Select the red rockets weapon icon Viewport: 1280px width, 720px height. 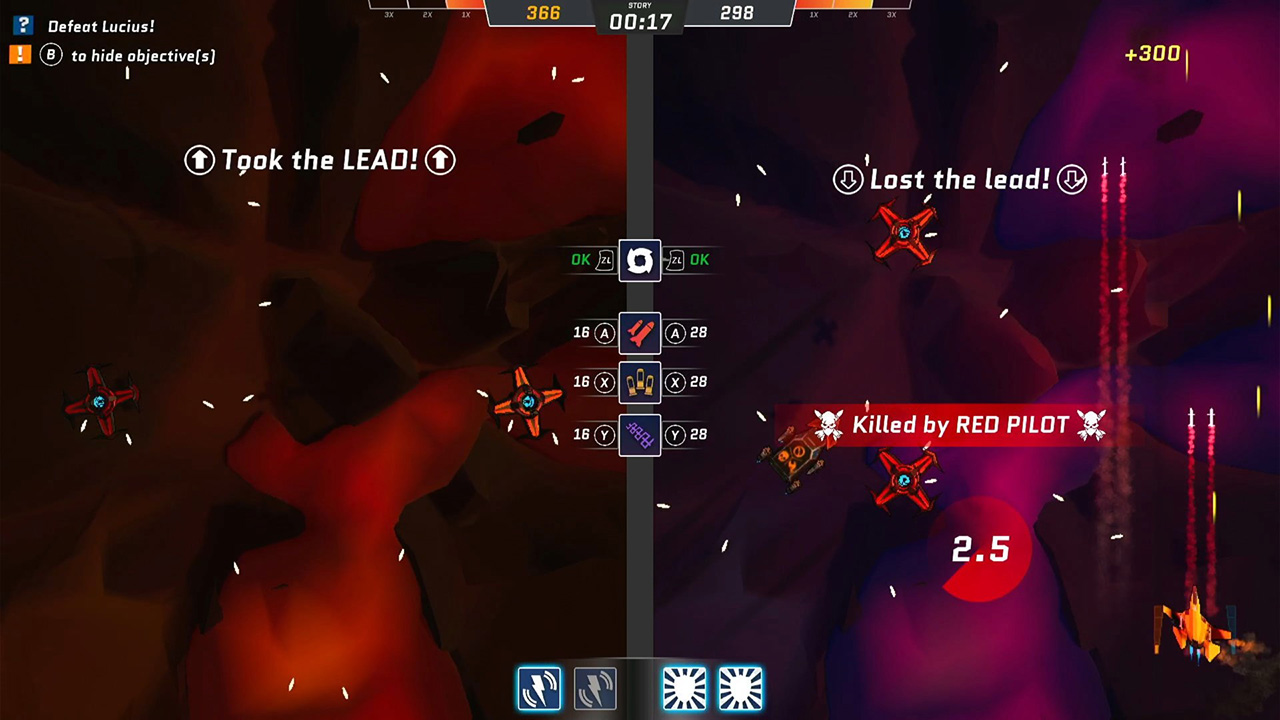point(639,333)
